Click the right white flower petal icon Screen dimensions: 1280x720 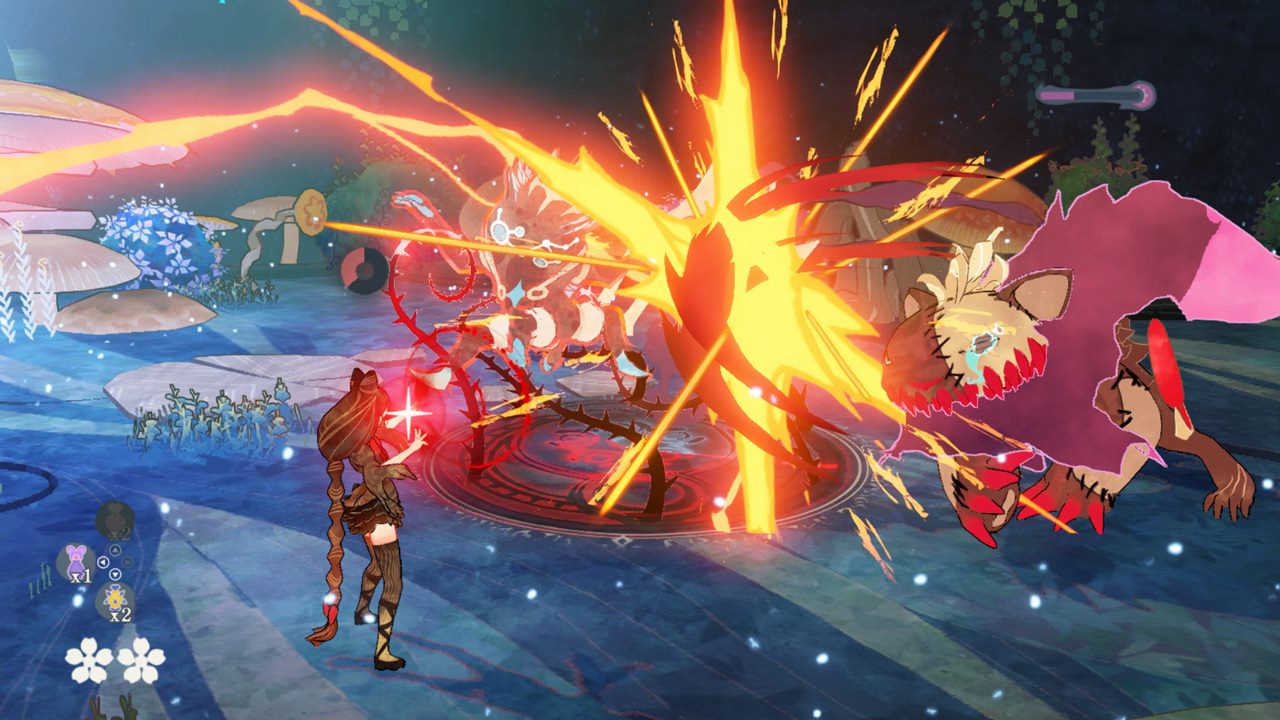pos(143,660)
